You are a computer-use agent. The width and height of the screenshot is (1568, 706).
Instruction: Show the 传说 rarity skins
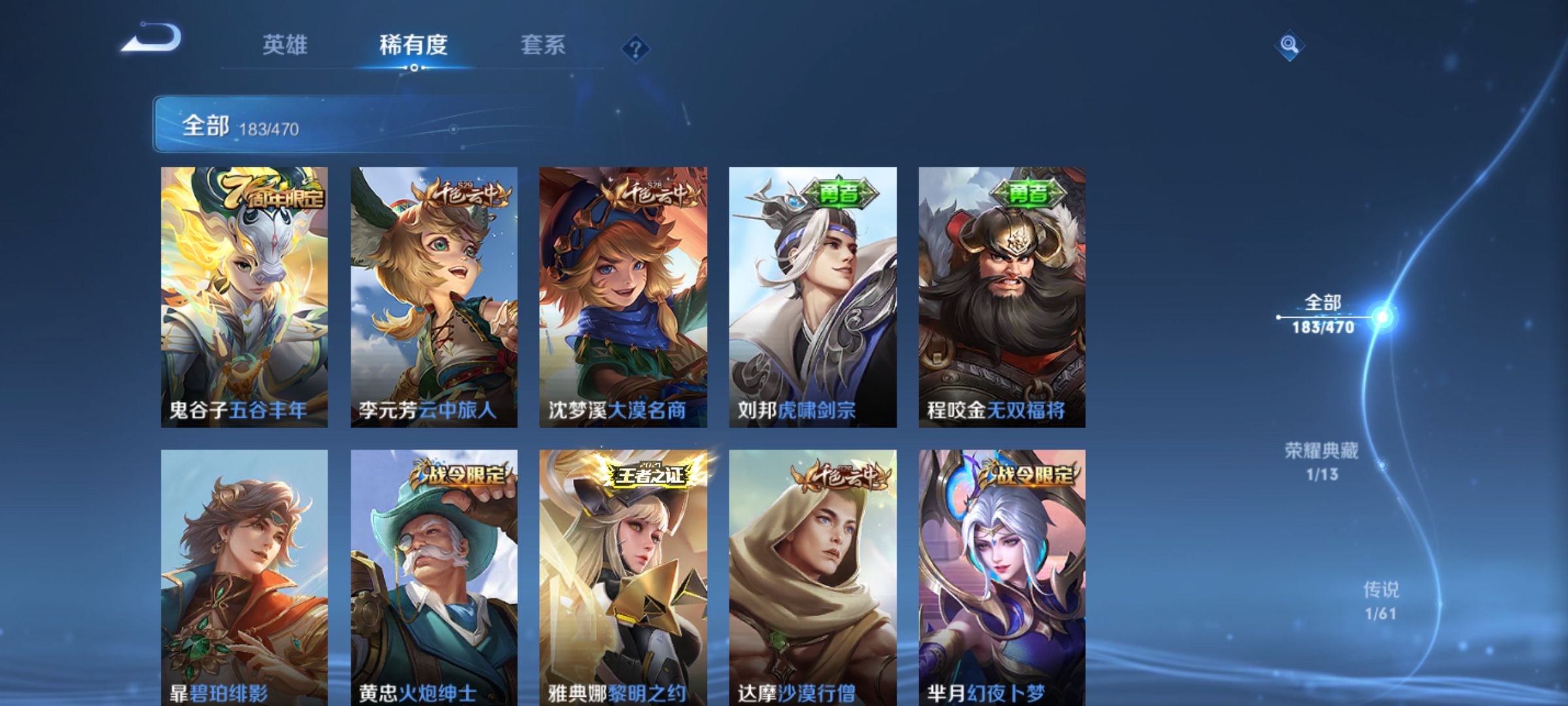coord(1380,600)
